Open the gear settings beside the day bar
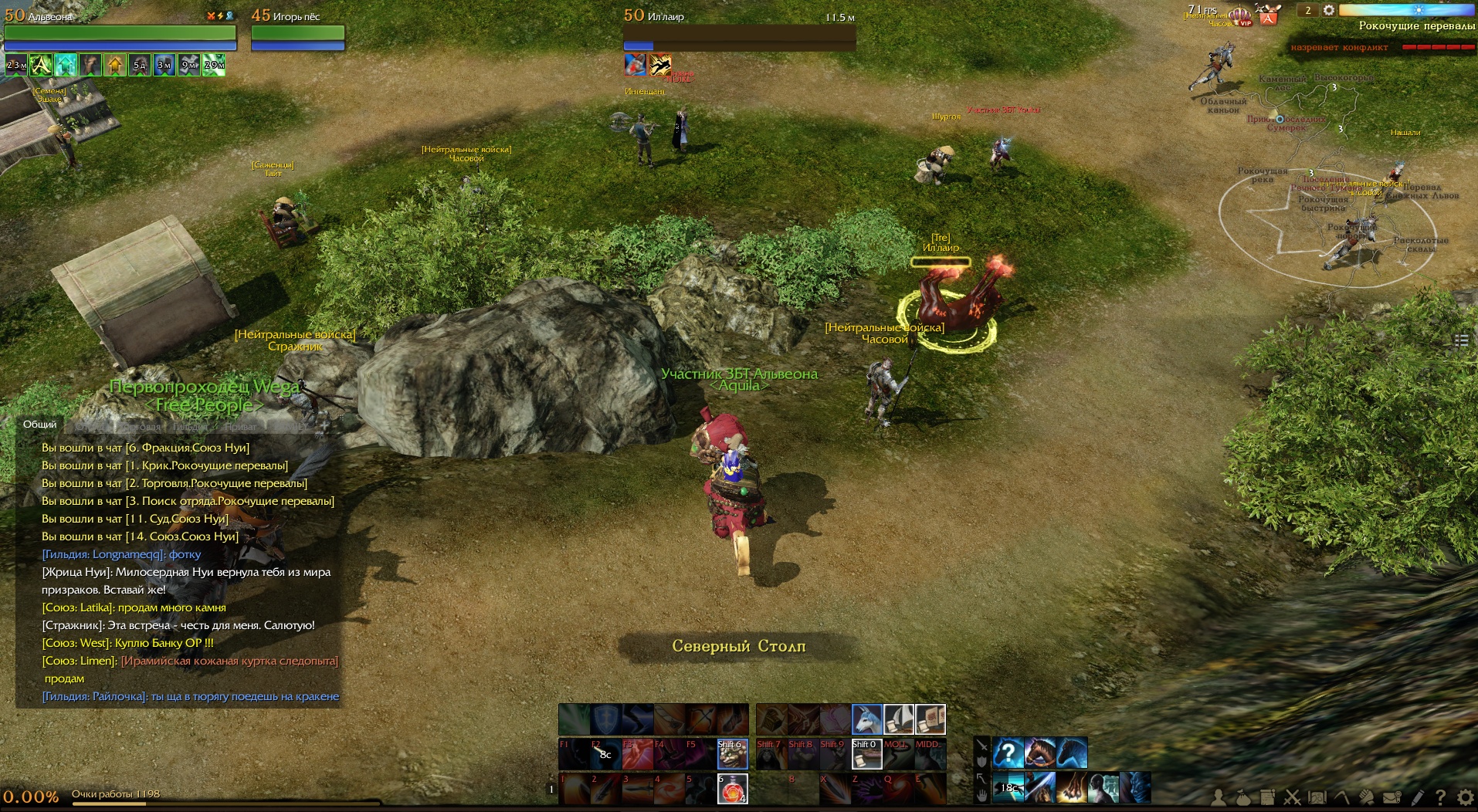The image size is (1478, 812). [1328, 10]
